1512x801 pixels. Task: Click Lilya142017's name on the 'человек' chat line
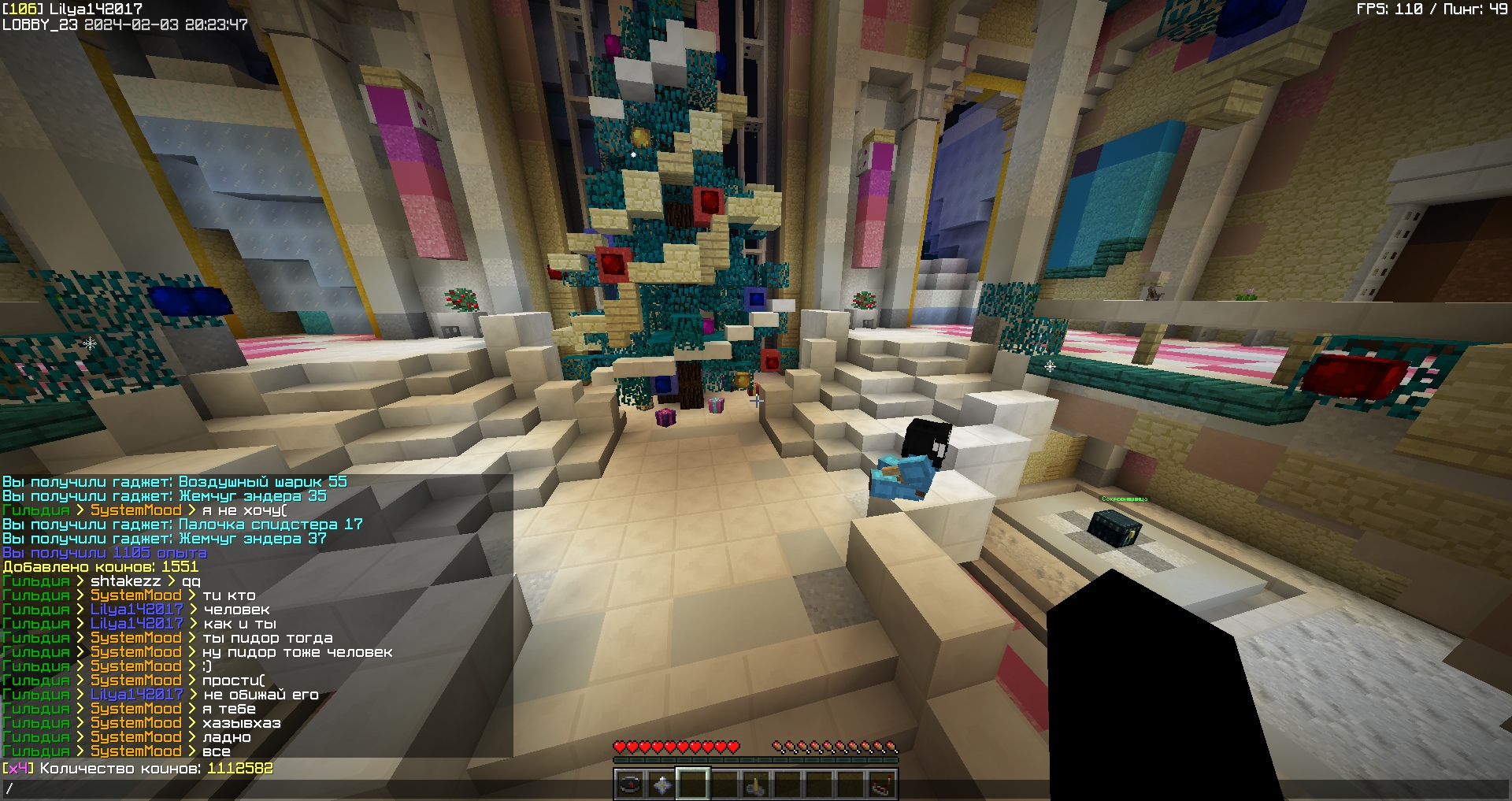point(136,610)
